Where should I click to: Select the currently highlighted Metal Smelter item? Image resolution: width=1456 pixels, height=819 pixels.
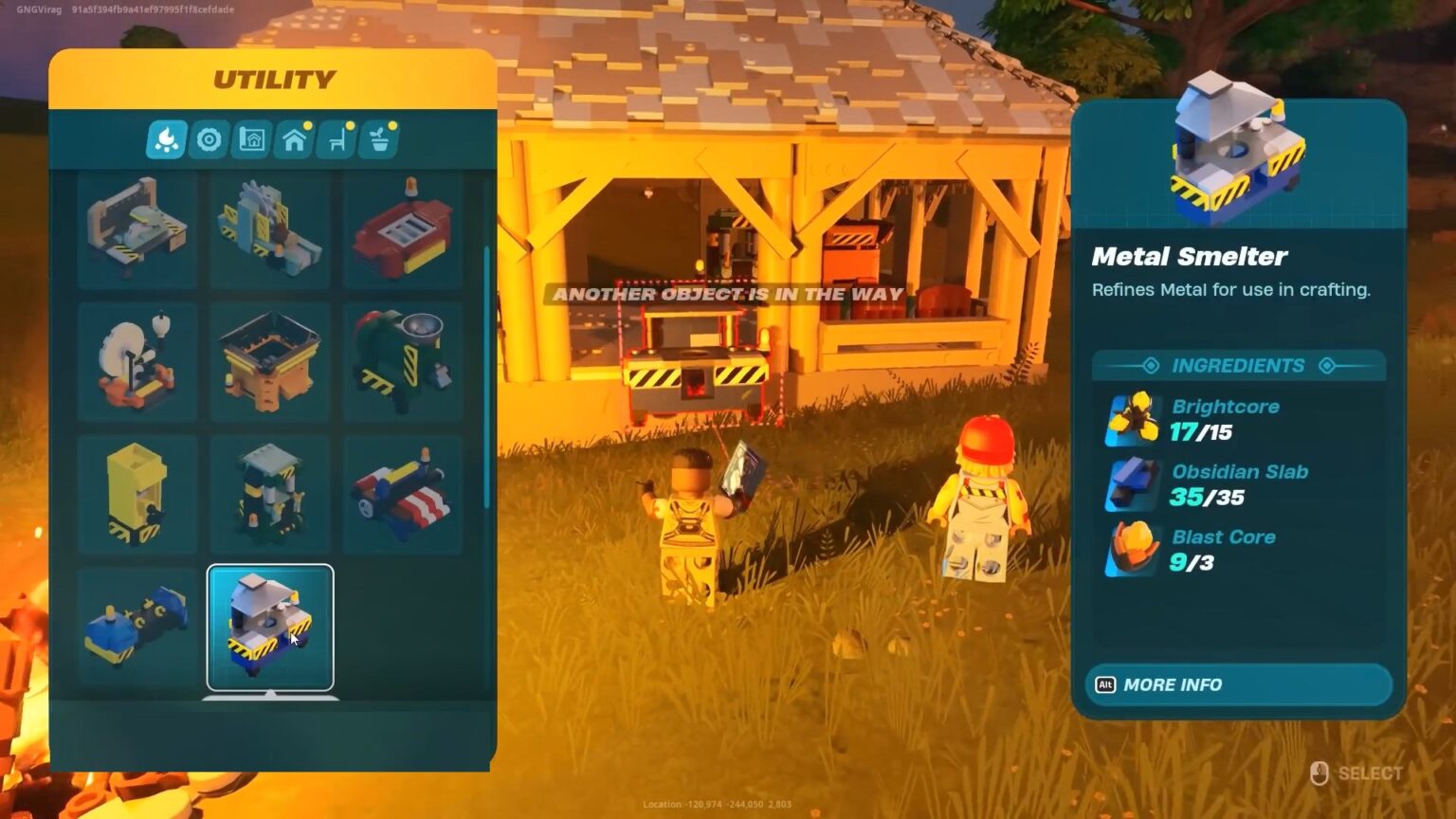tap(272, 626)
